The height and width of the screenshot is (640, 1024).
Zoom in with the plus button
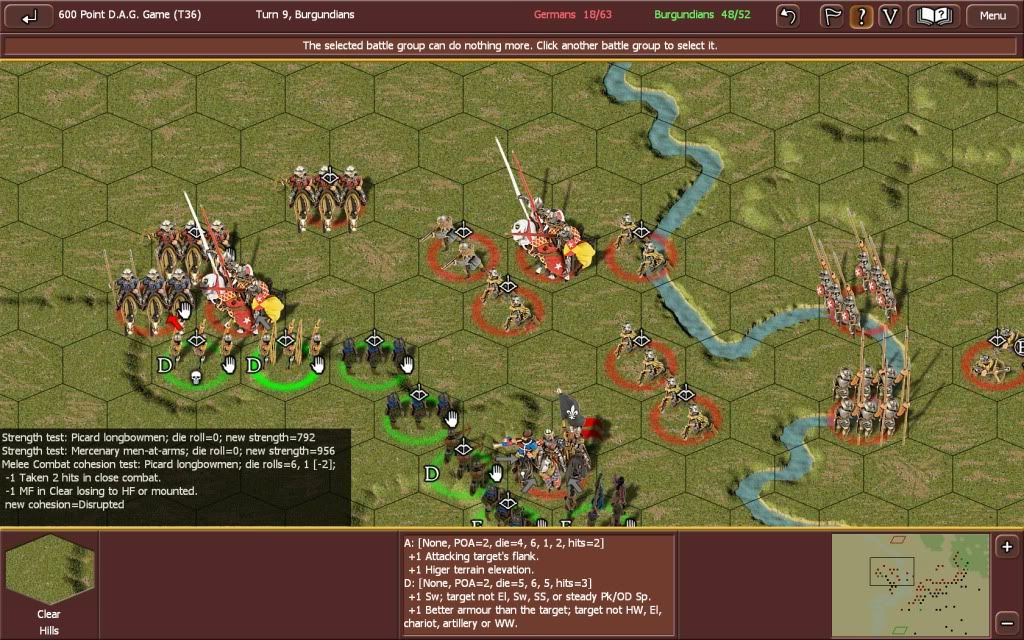point(1007,547)
